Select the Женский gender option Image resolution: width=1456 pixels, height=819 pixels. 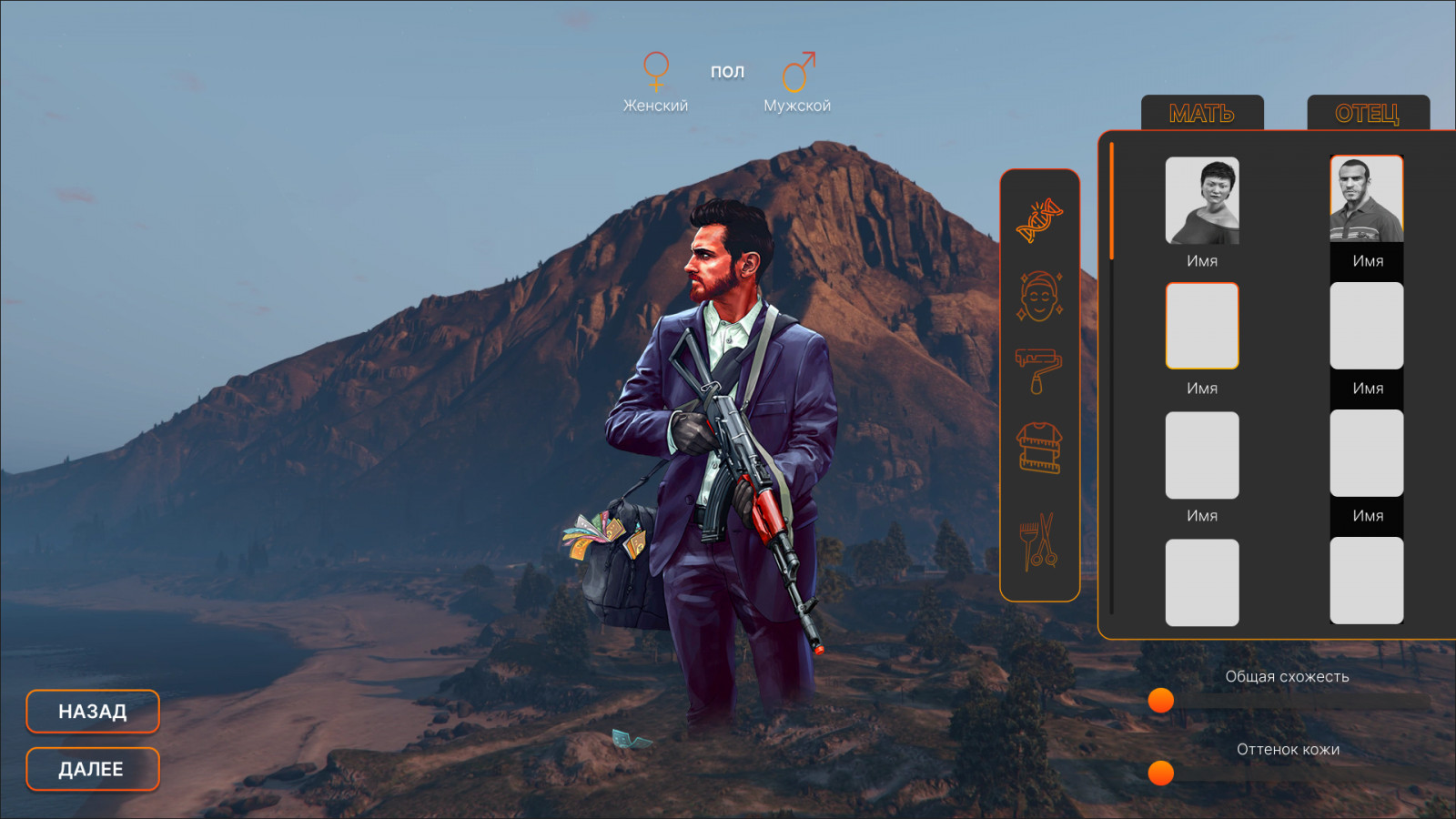click(x=655, y=82)
